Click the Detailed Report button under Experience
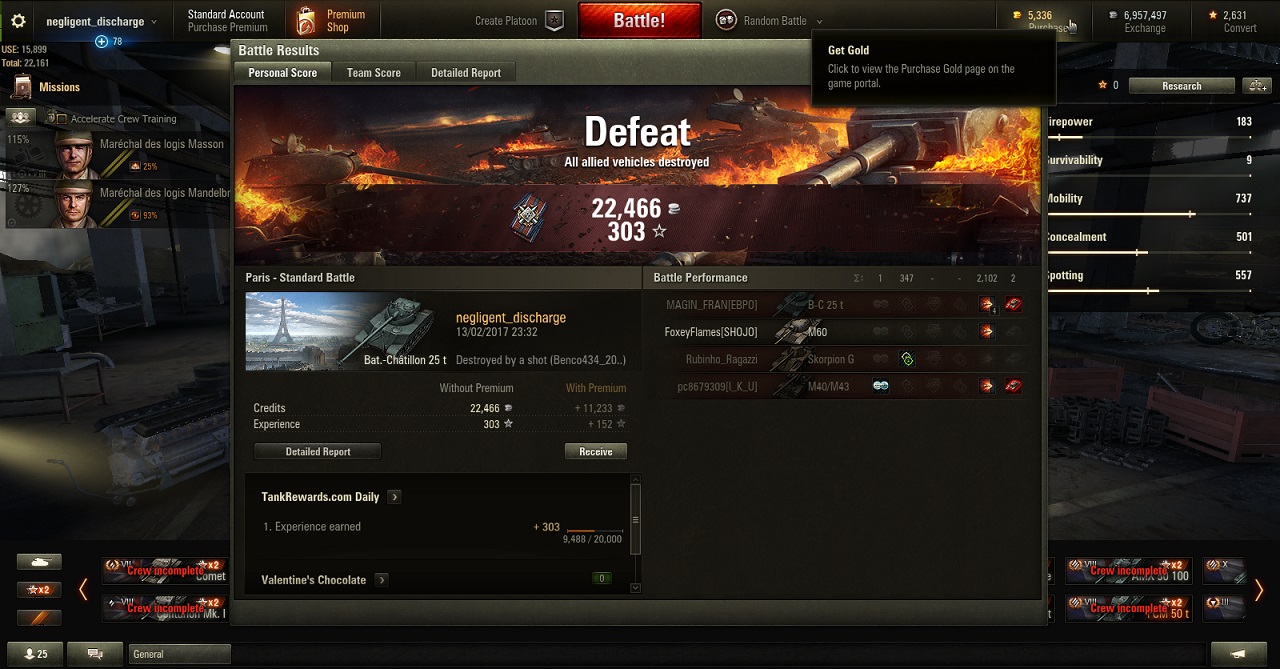Screen dimensions: 1280x669 [317, 452]
